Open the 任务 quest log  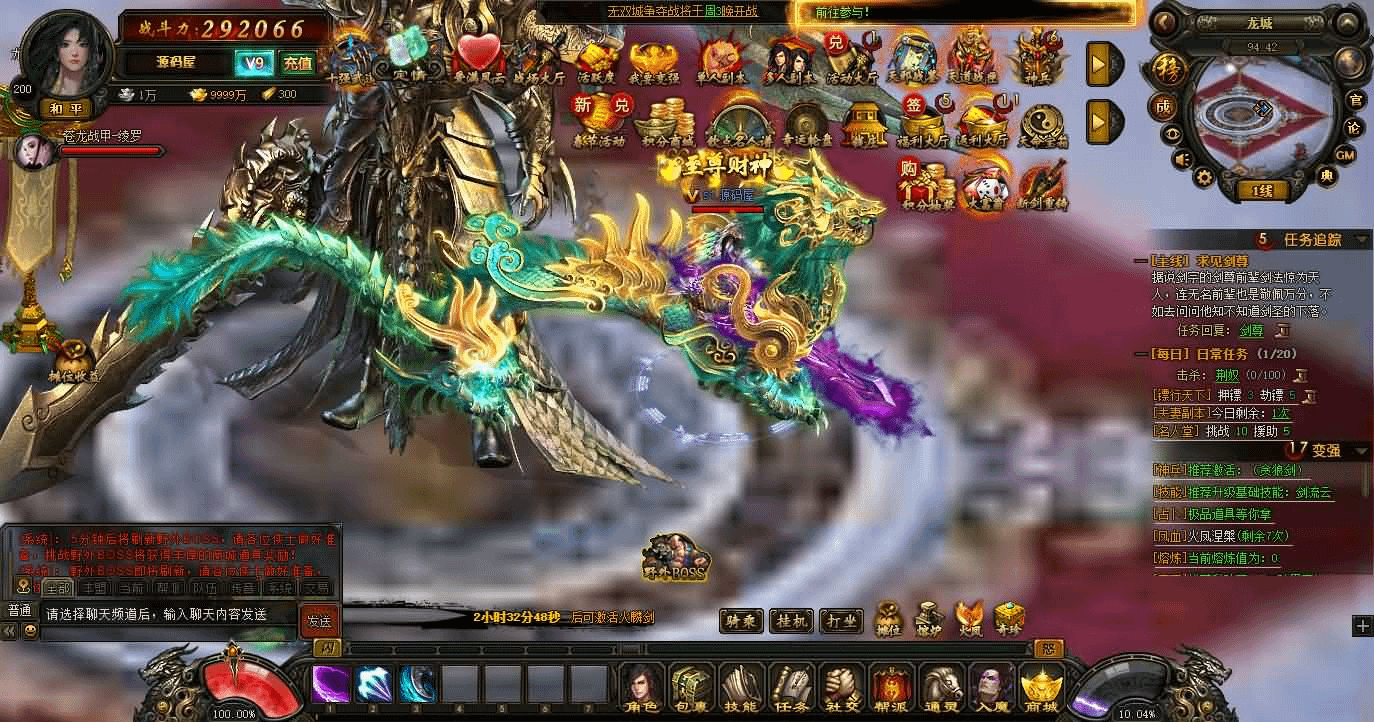coord(791,686)
